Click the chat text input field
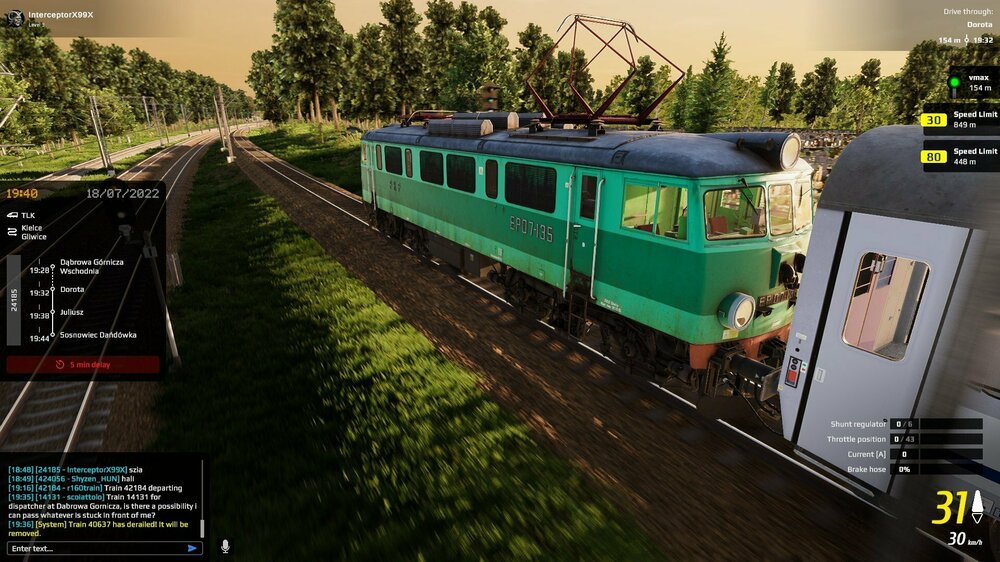This screenshot has width=1000, height=562. tap(95, 548)
